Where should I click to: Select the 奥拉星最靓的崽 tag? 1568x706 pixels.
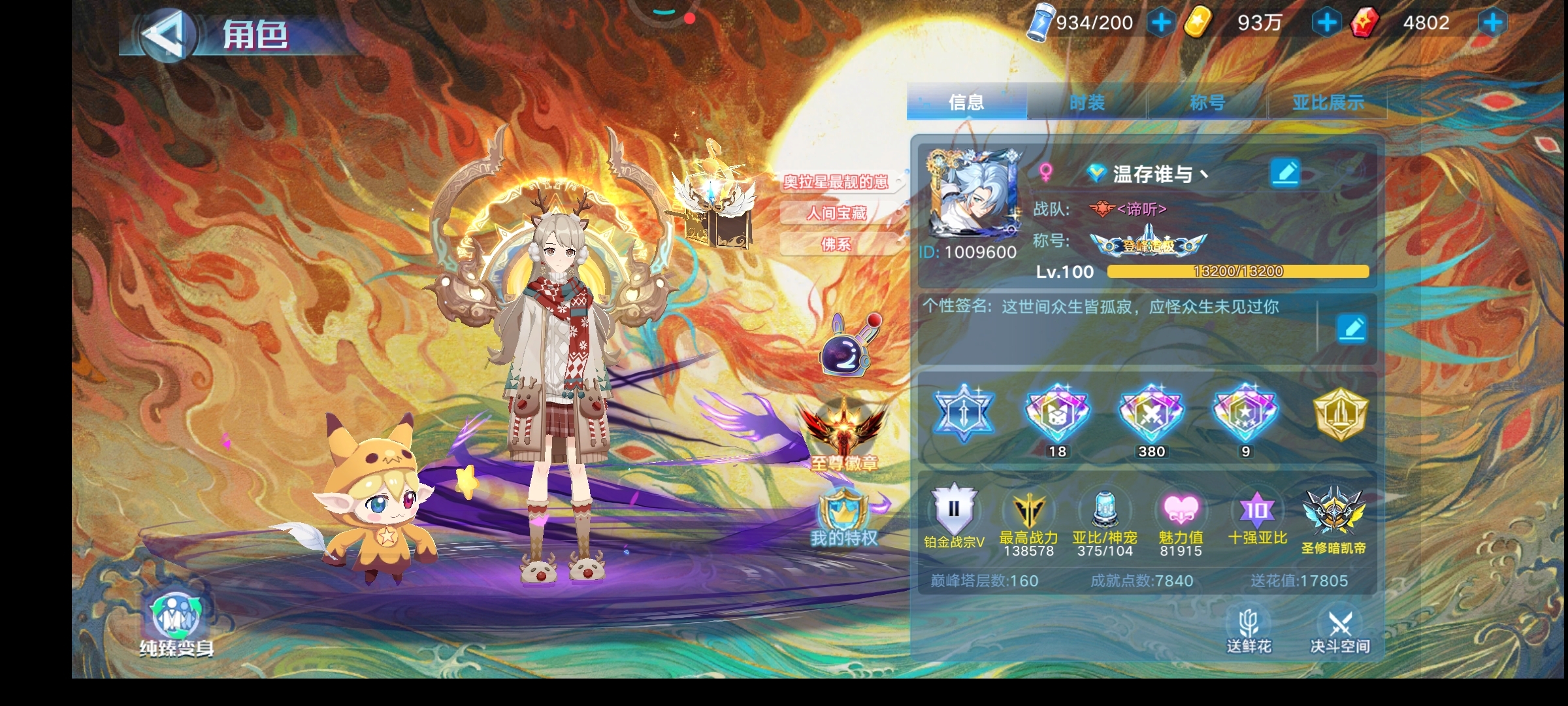(836, 182)
